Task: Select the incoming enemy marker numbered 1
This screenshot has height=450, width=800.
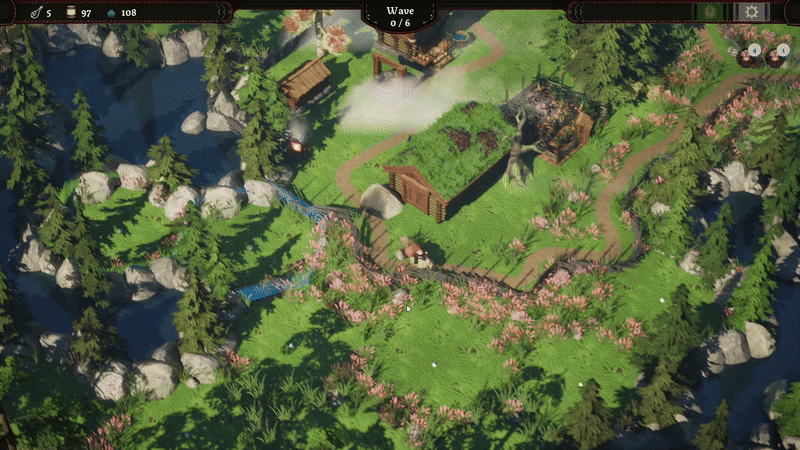Action: [775, 56]
